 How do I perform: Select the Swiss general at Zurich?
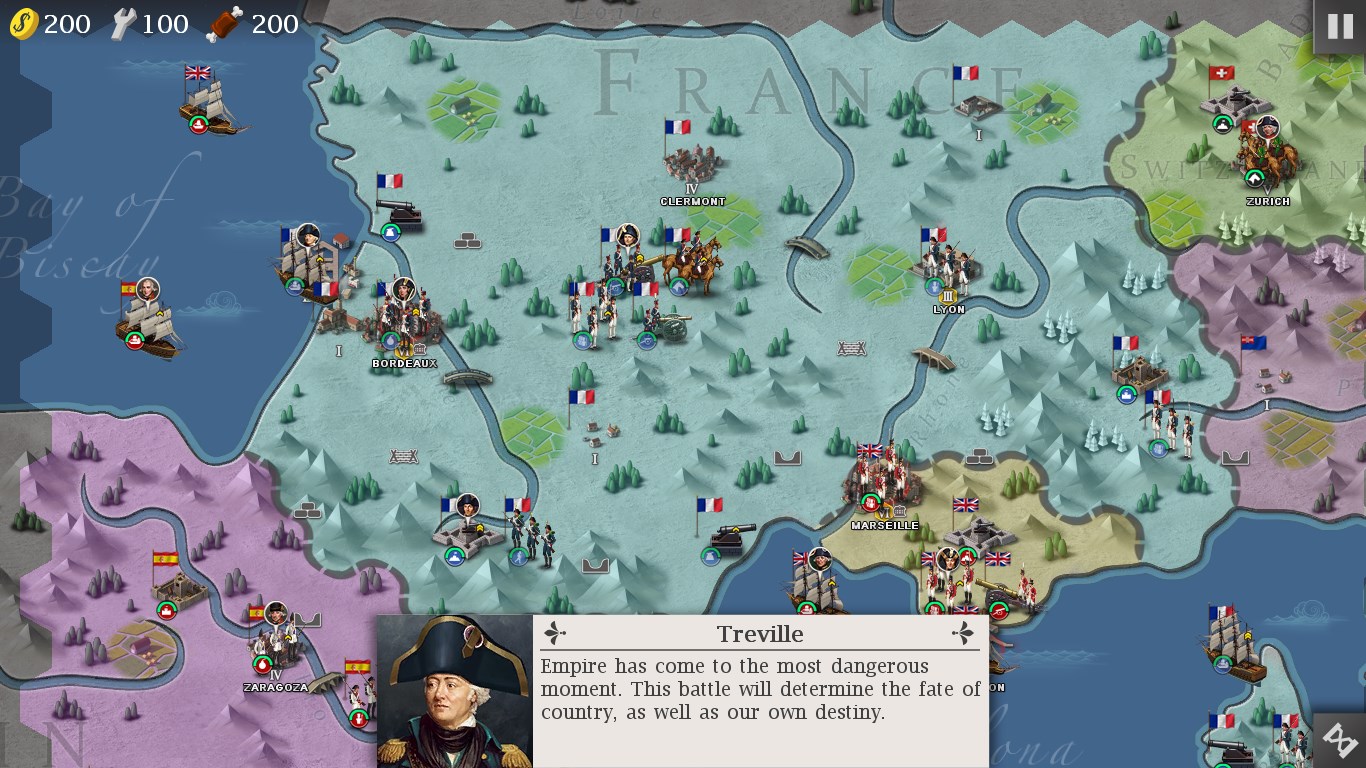point(1266,155)
